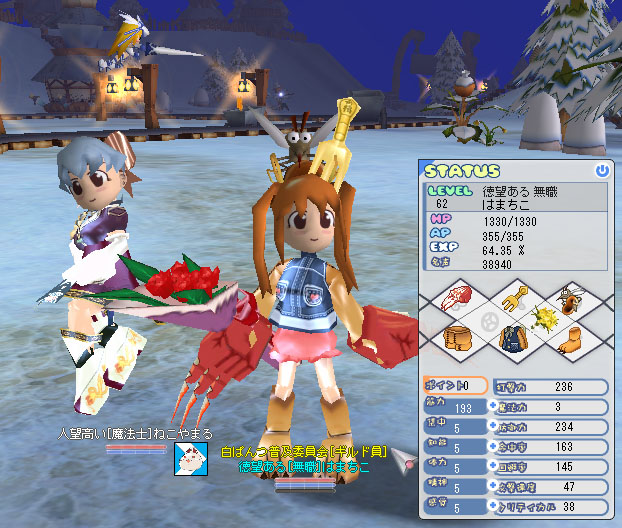The width and height of the screenshot is (622, 528).
Task: Add a point to 集中 with its plus button
Action: pos(492,427)
